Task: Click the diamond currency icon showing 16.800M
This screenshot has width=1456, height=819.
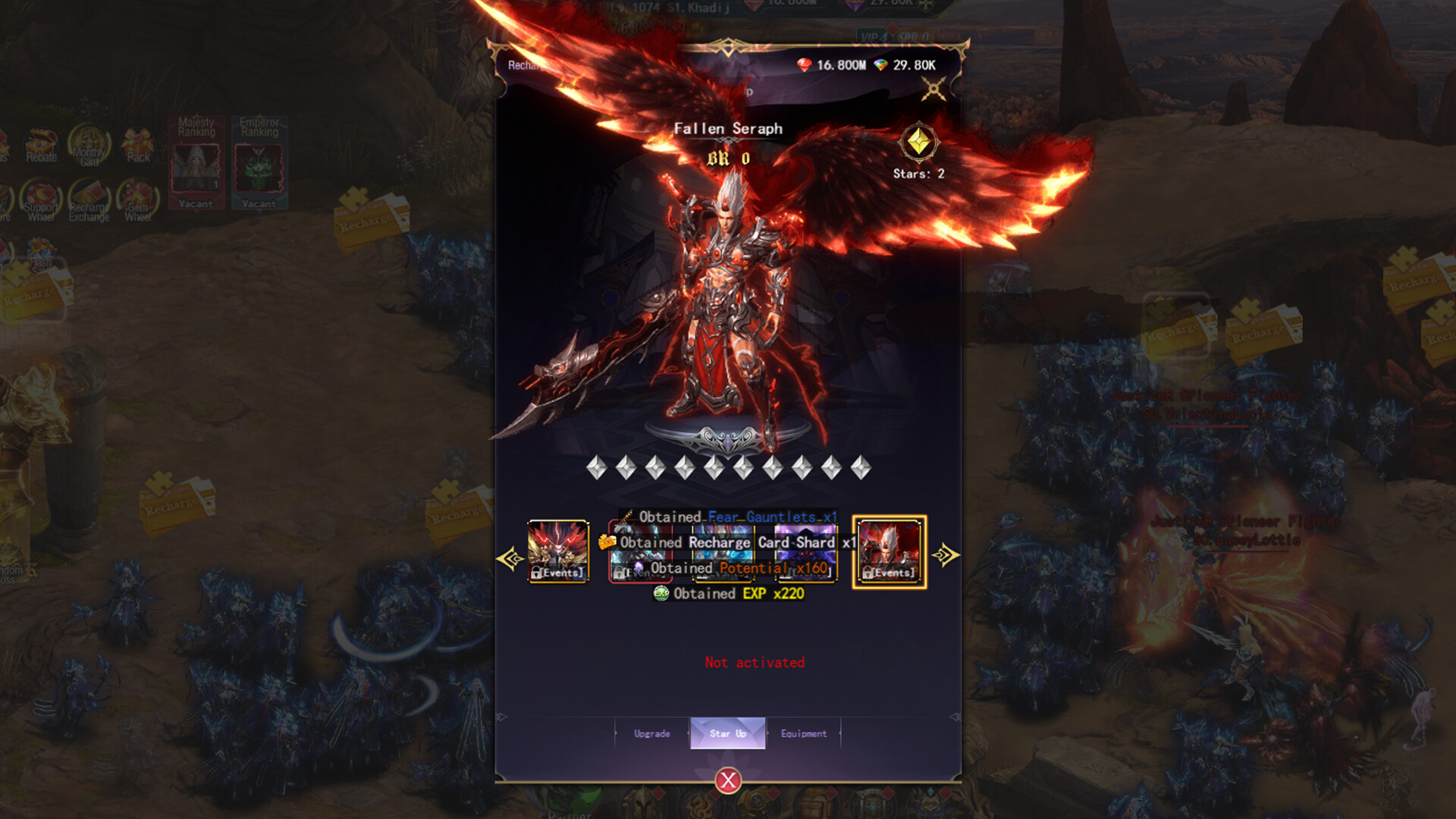Action: (x=803, y=64)
